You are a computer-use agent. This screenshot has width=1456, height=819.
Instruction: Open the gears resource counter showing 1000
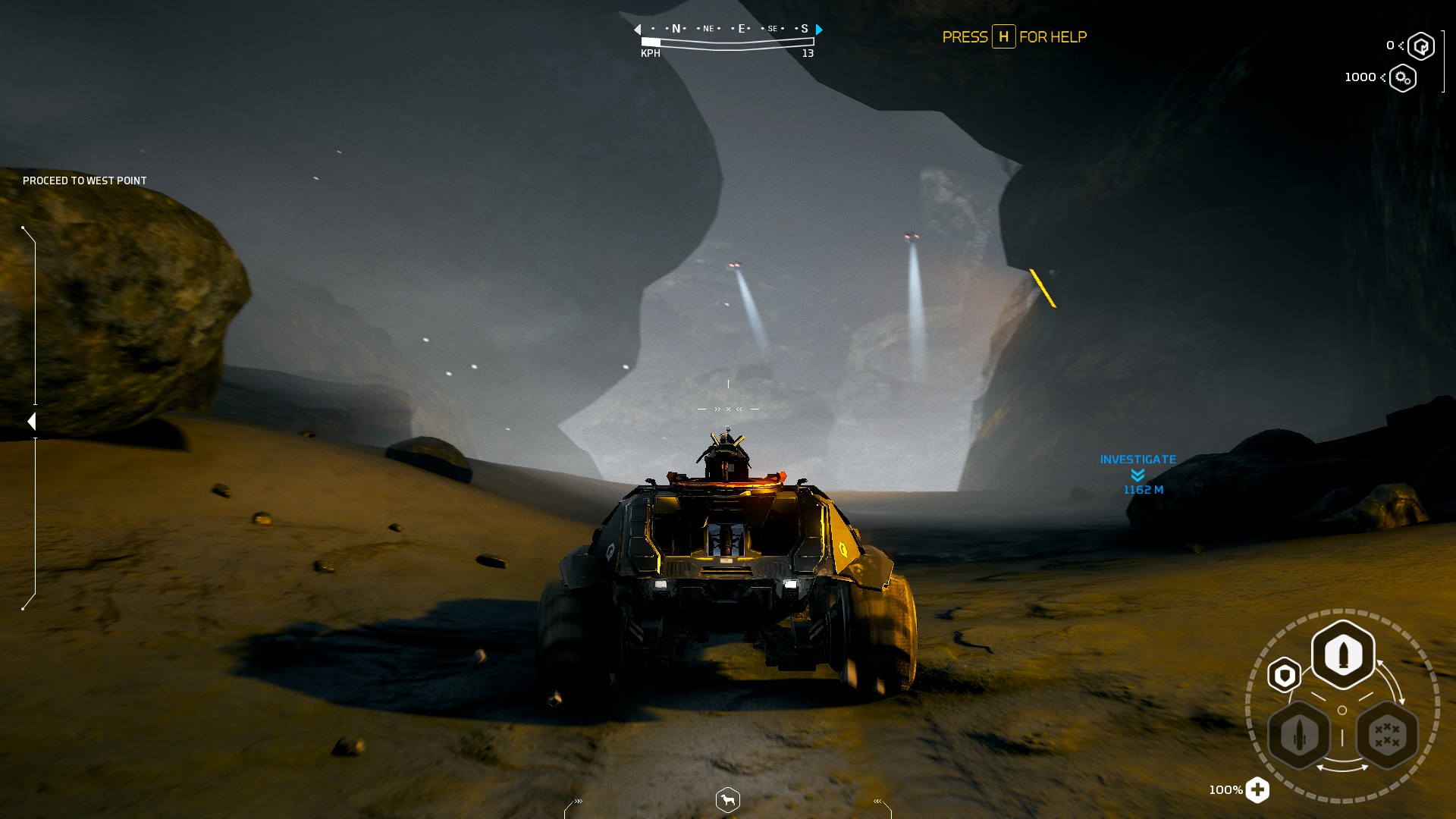(1404, 77)
